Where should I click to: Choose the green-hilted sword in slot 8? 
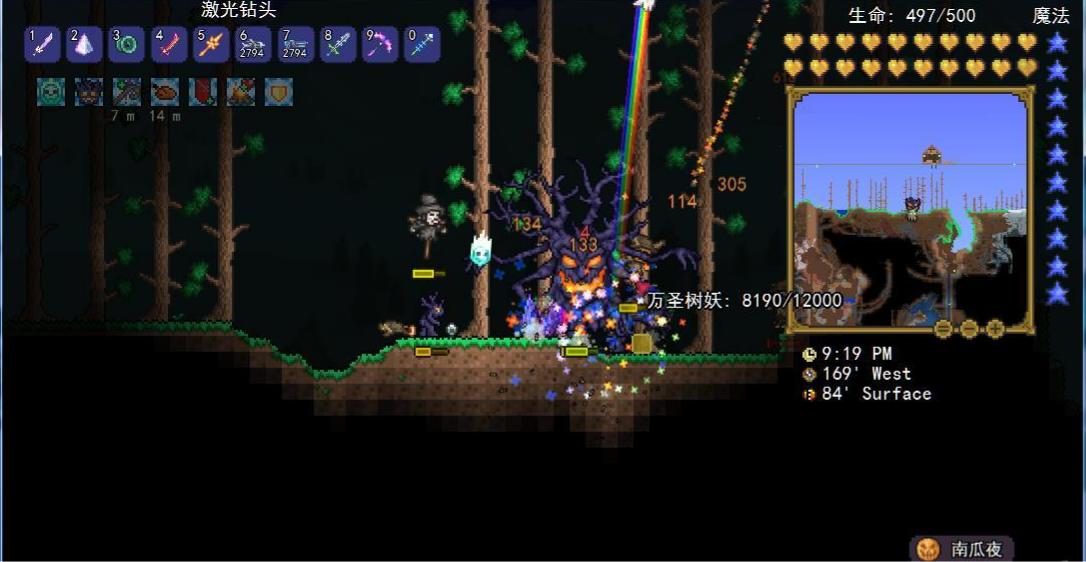click(338, 44)
